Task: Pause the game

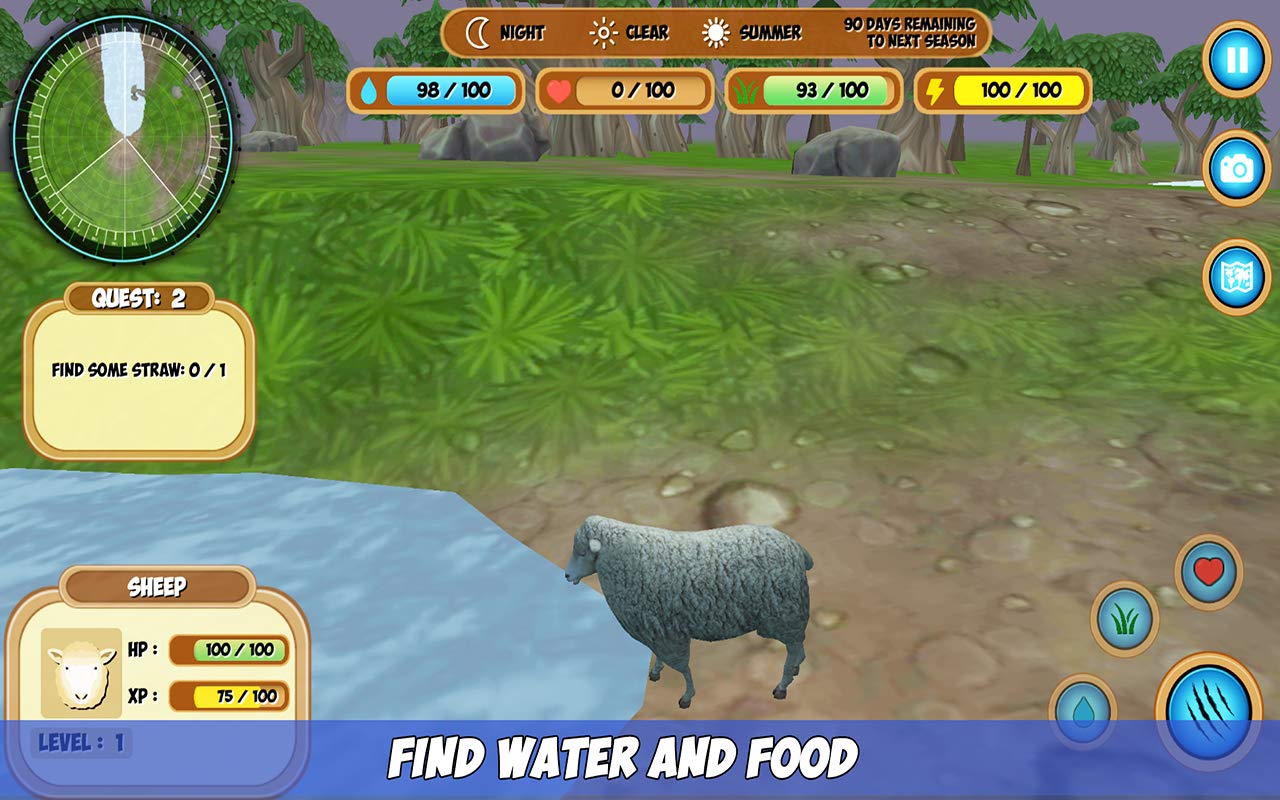Action: (1236, 60)
